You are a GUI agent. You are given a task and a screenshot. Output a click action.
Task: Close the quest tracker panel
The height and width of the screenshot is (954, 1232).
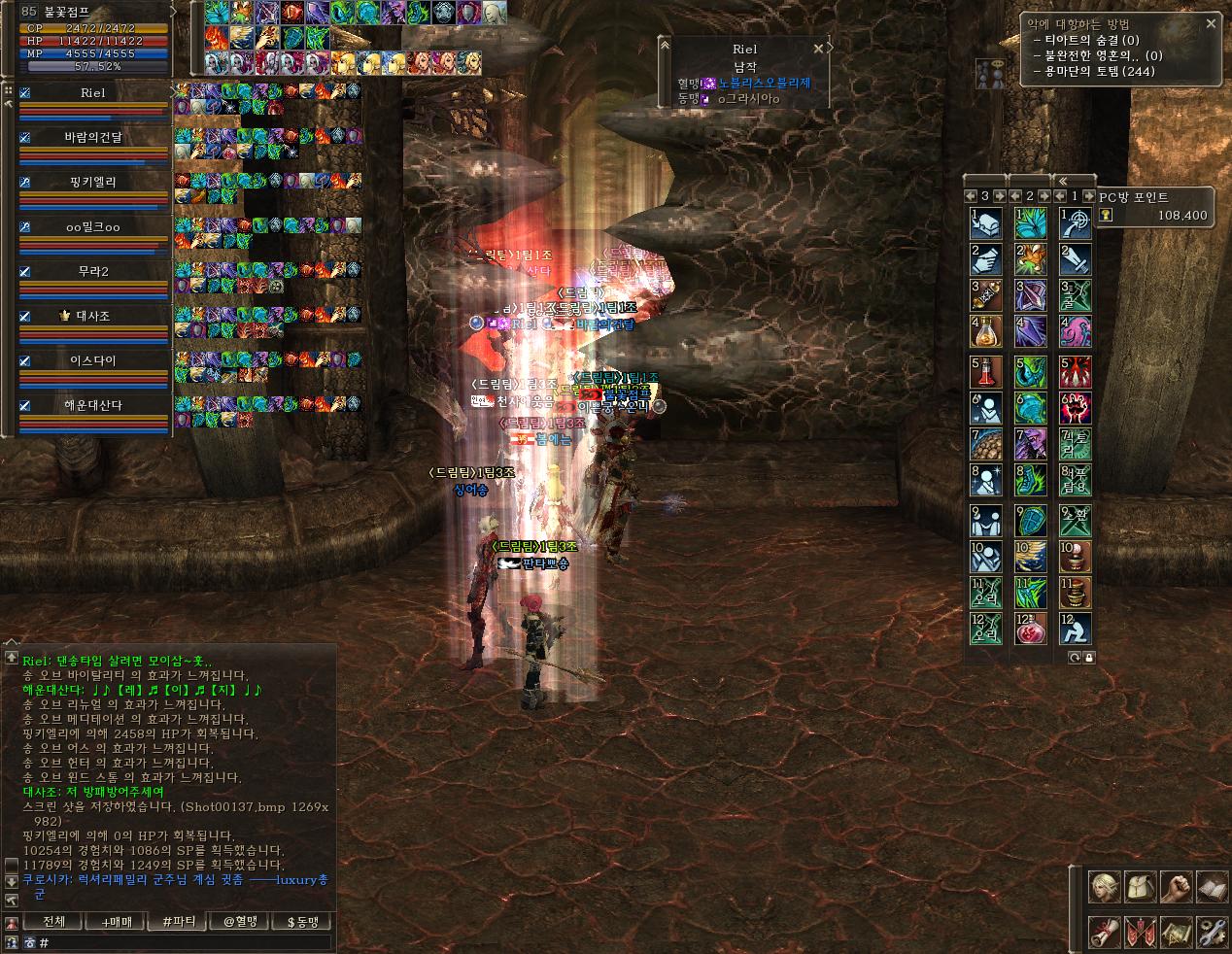coord(1211,23)
